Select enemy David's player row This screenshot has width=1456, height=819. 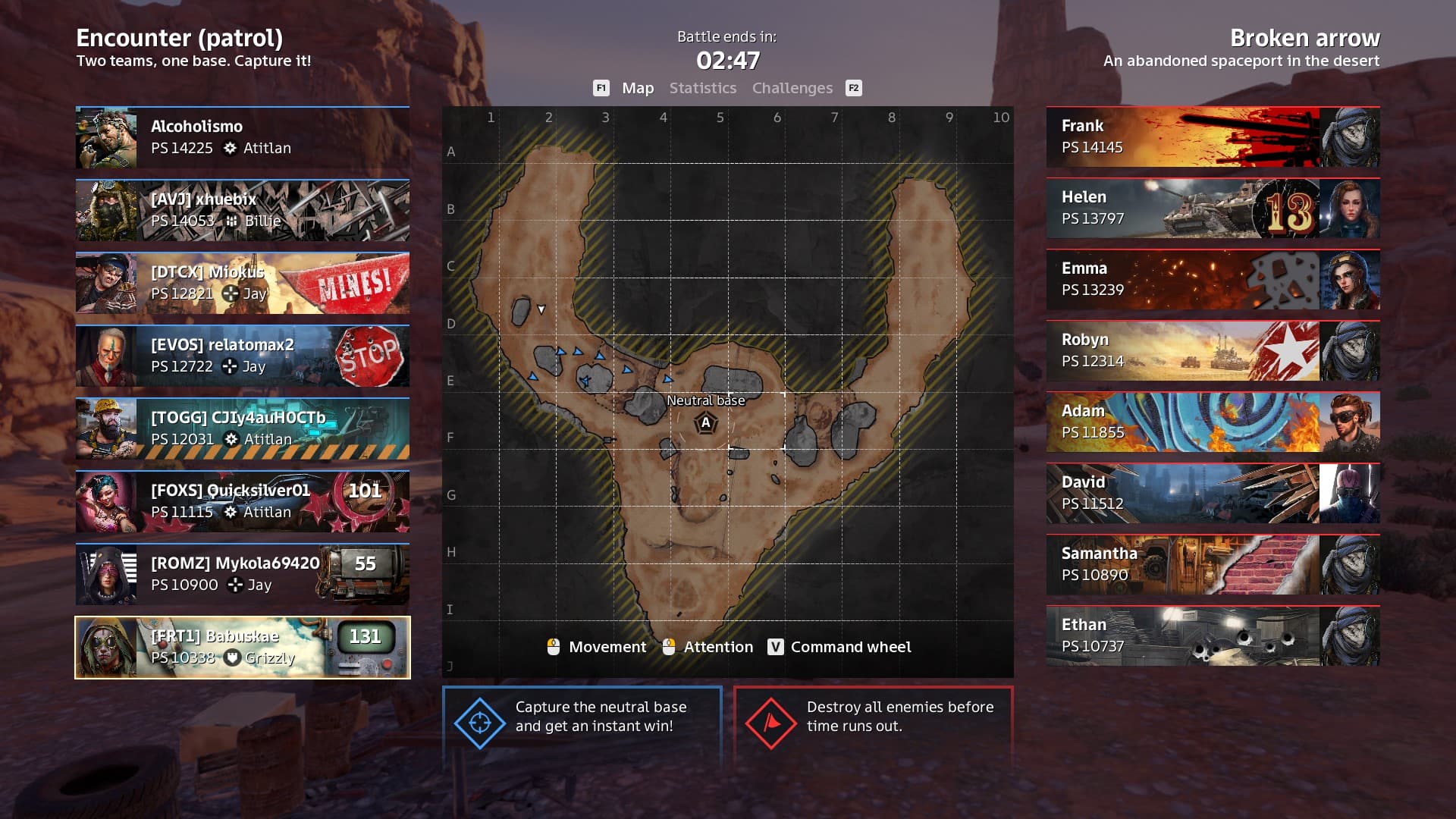pos(1213,494)
